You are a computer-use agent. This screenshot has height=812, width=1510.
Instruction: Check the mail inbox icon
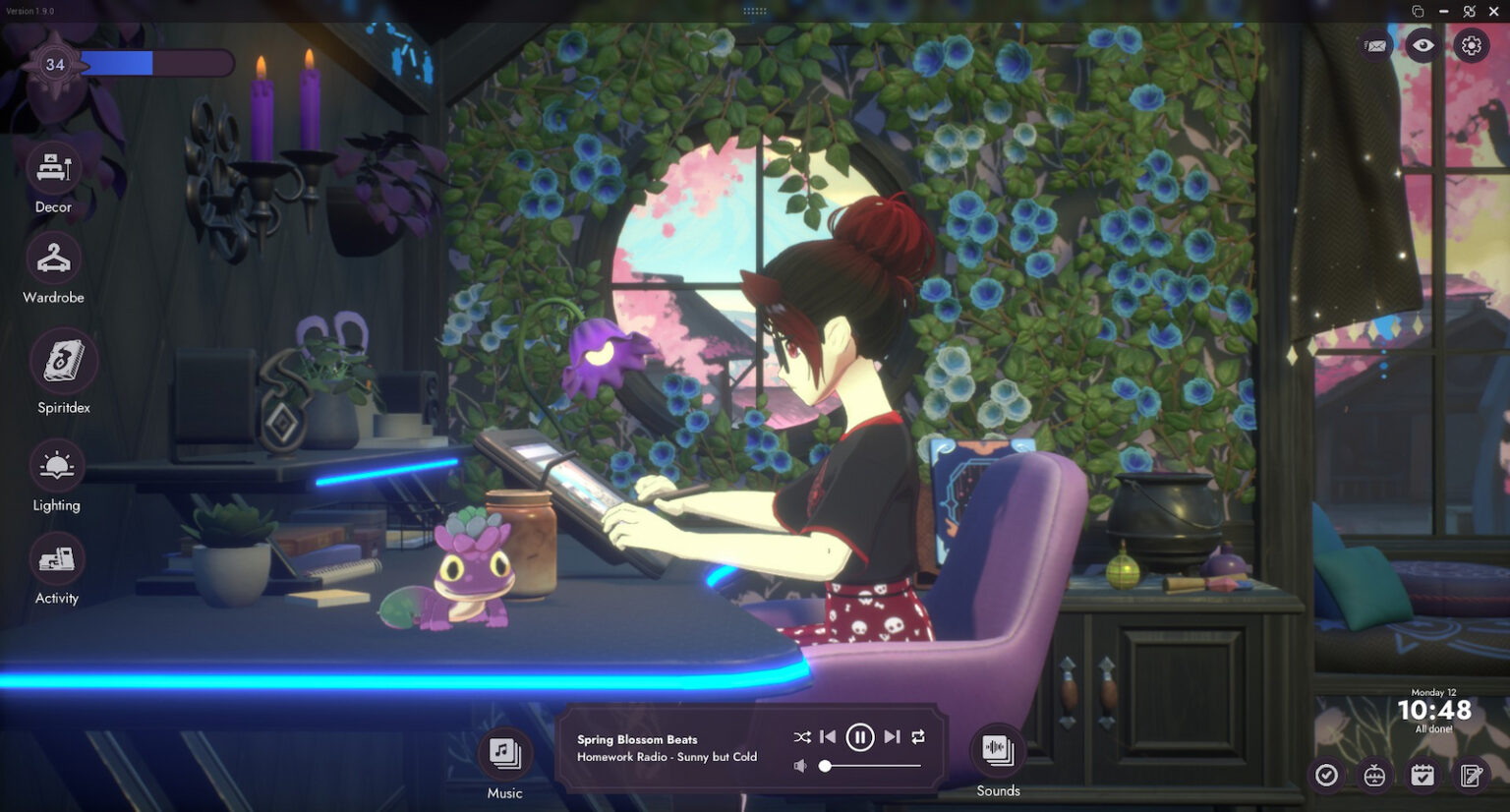click(x=1374, y=45)
